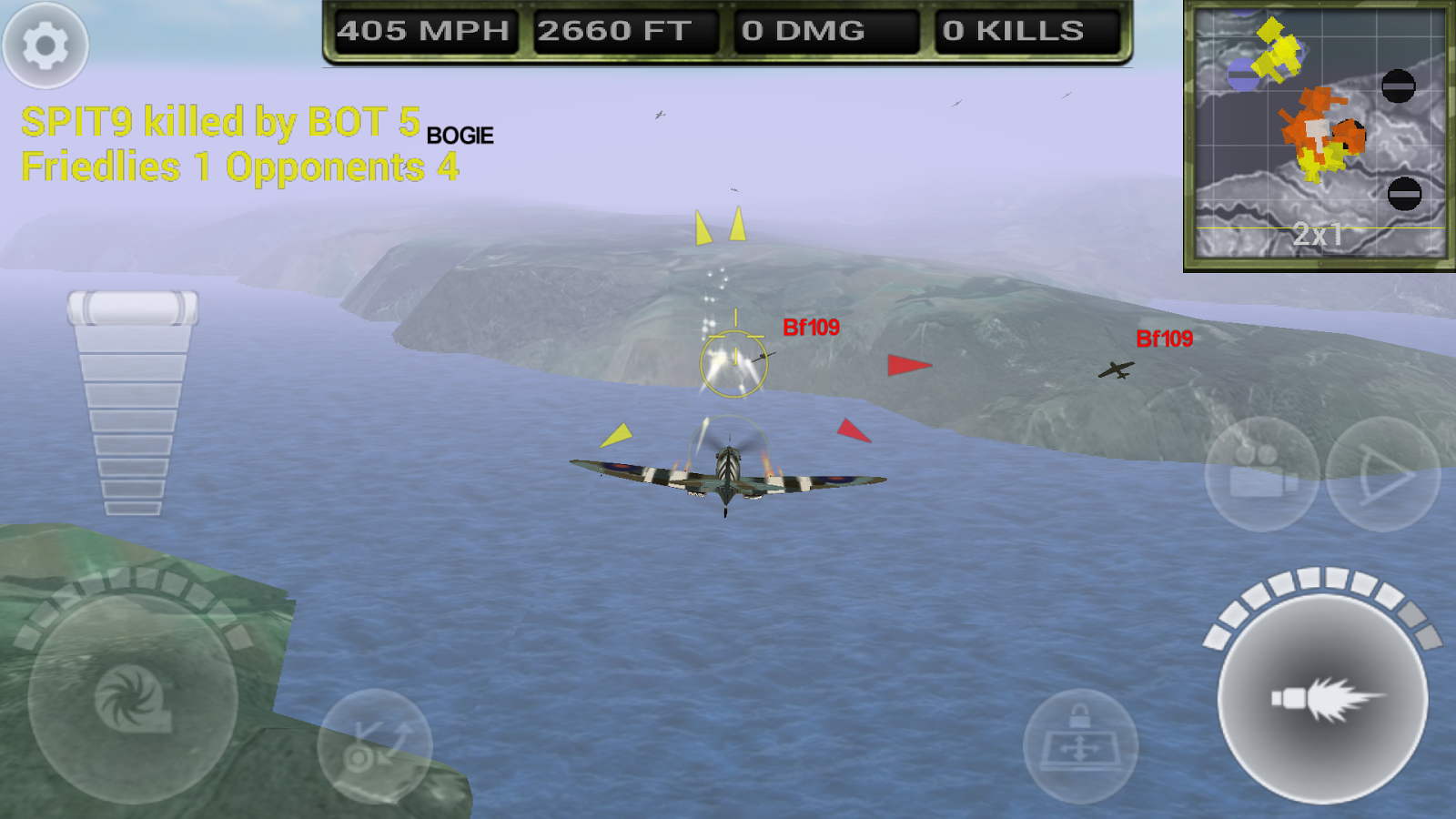
Task: Tap the radar minimap
Action: click(x=1319, y=135)
